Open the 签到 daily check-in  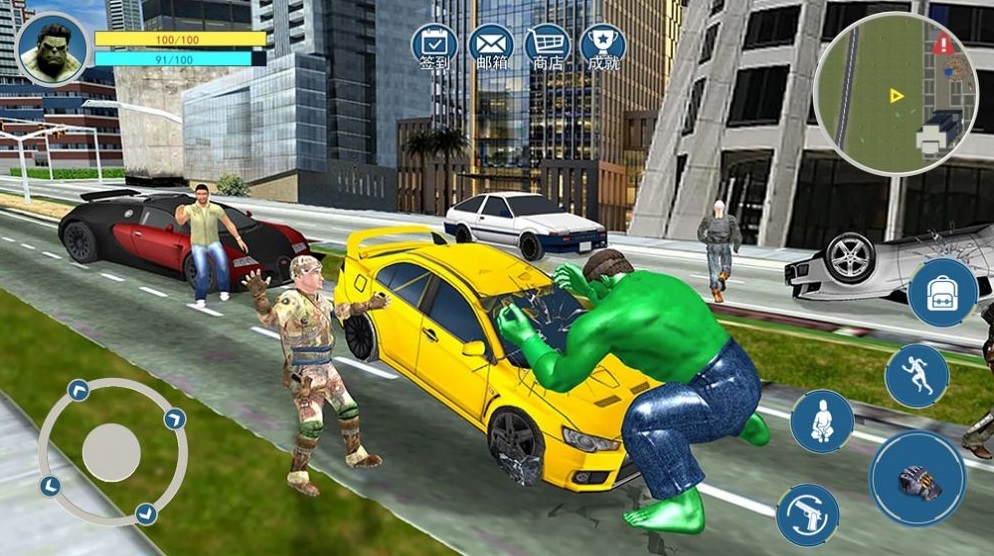[434, 46]
